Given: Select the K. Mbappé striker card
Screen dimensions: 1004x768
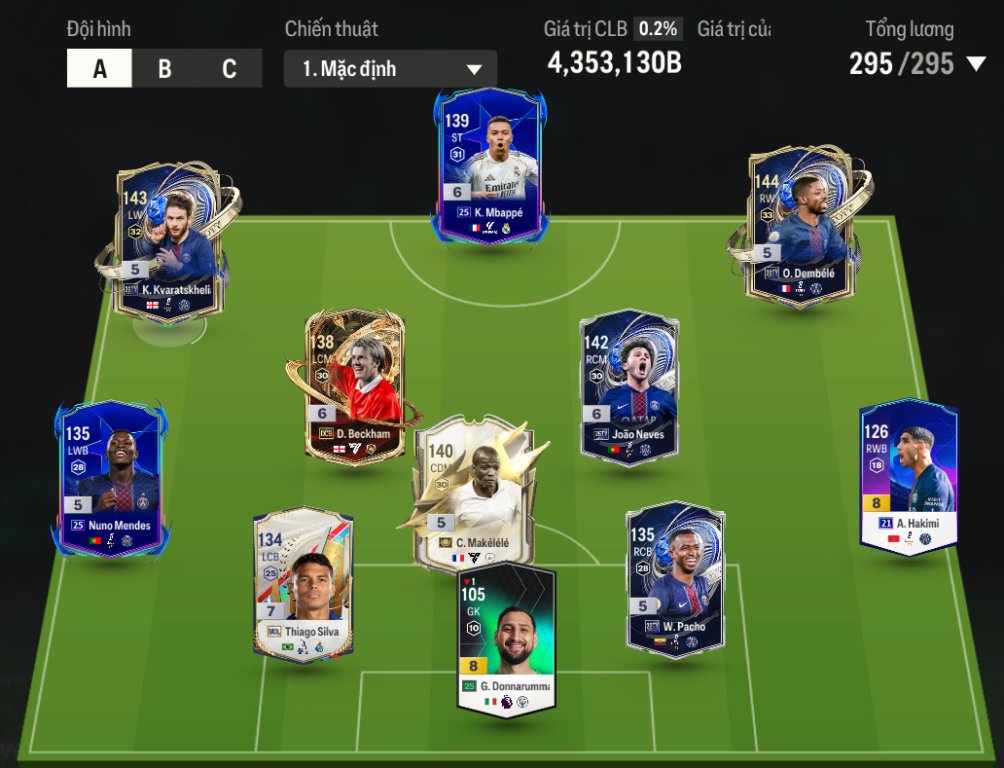Looking at the screenshot, I should [490, 170].
